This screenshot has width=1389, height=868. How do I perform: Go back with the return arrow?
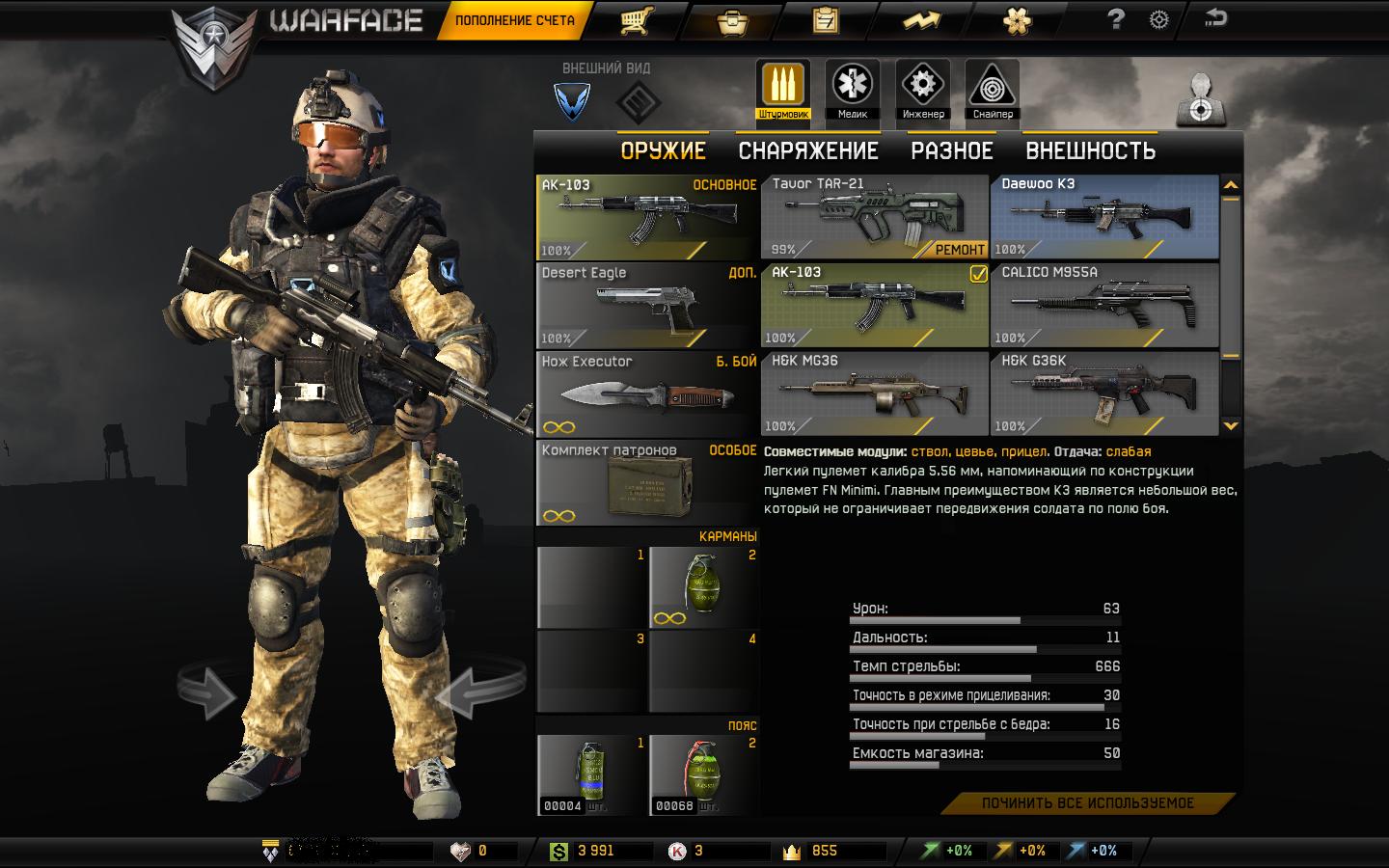coord(1216,18)
